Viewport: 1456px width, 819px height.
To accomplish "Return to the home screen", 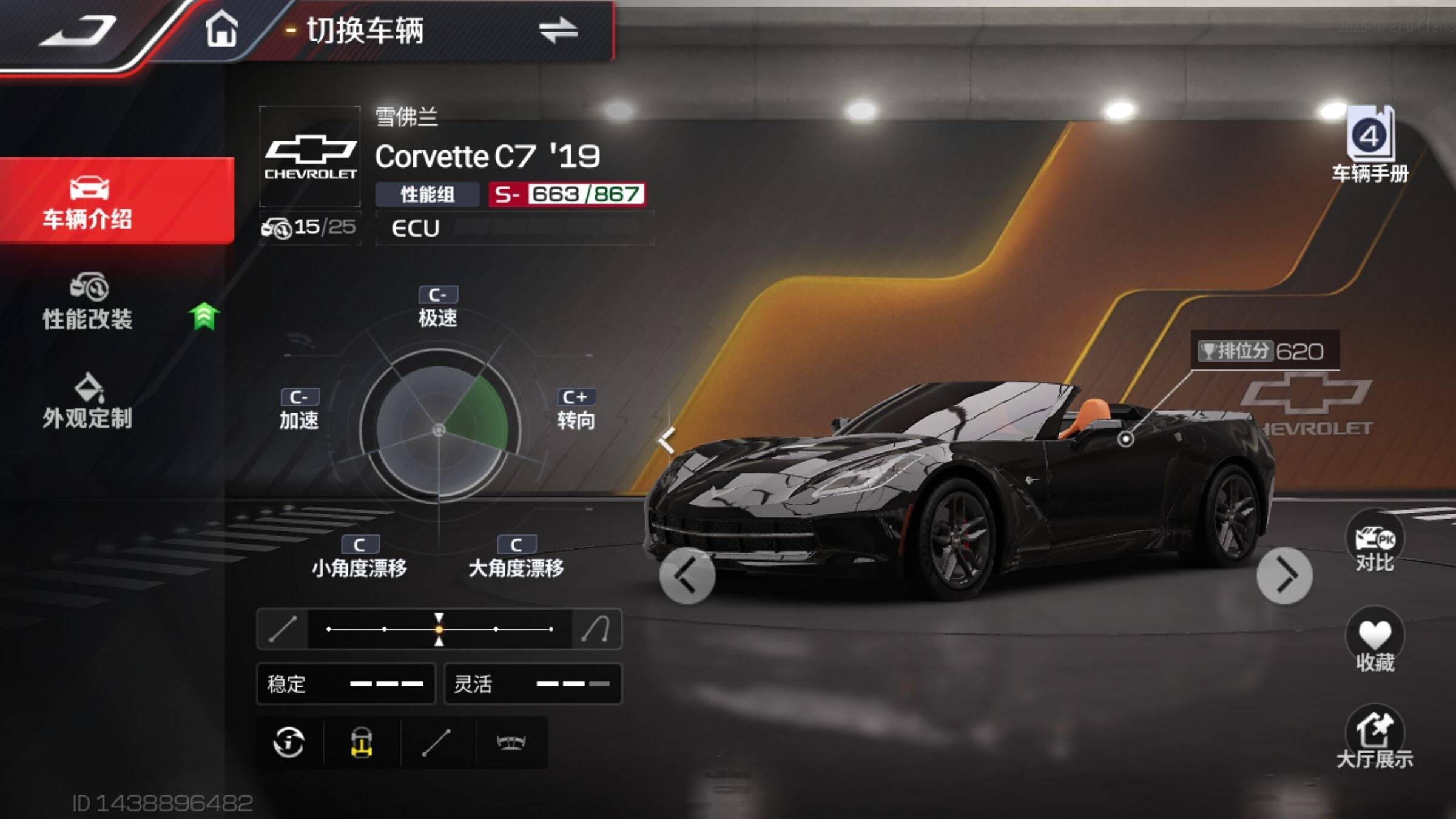I will coord(221,29).
